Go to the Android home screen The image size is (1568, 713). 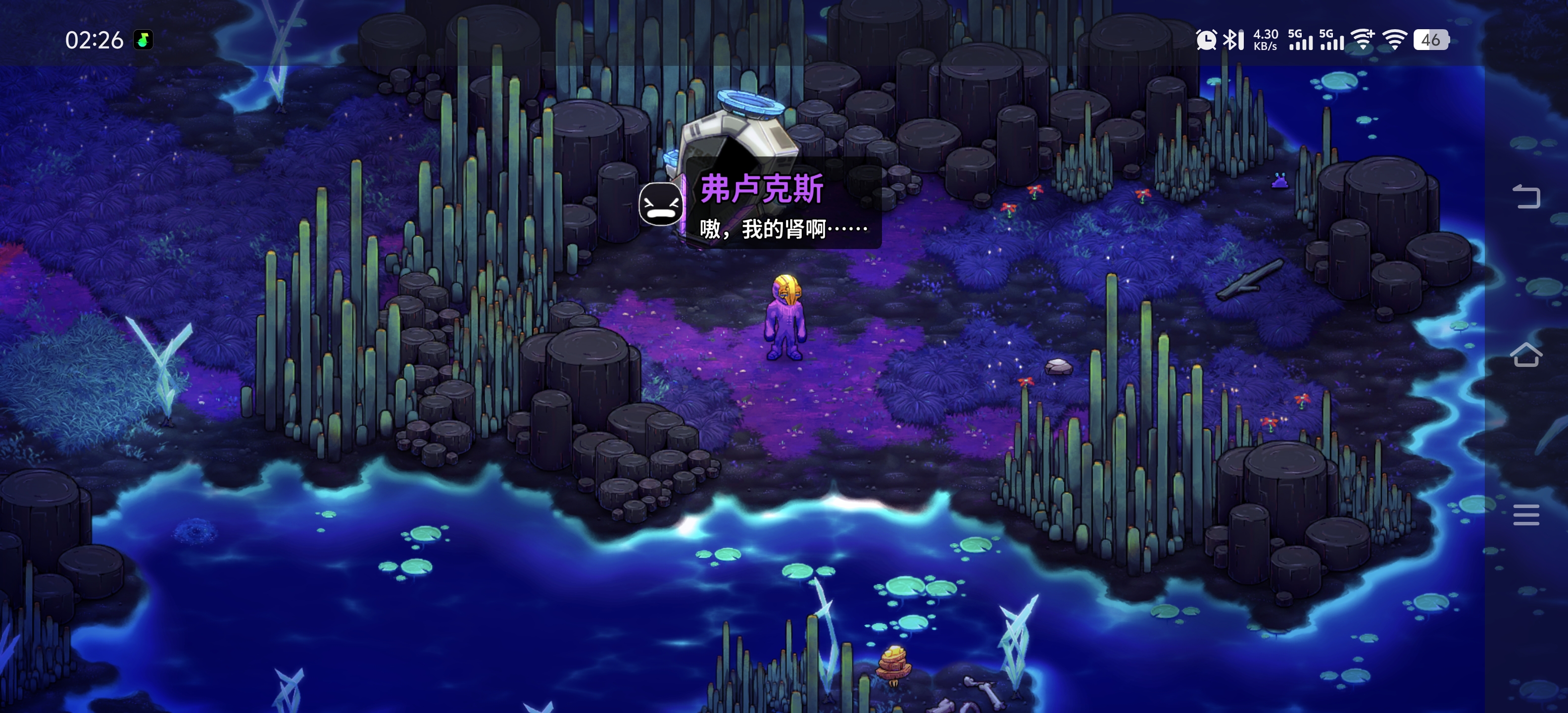pos(1526,355)
